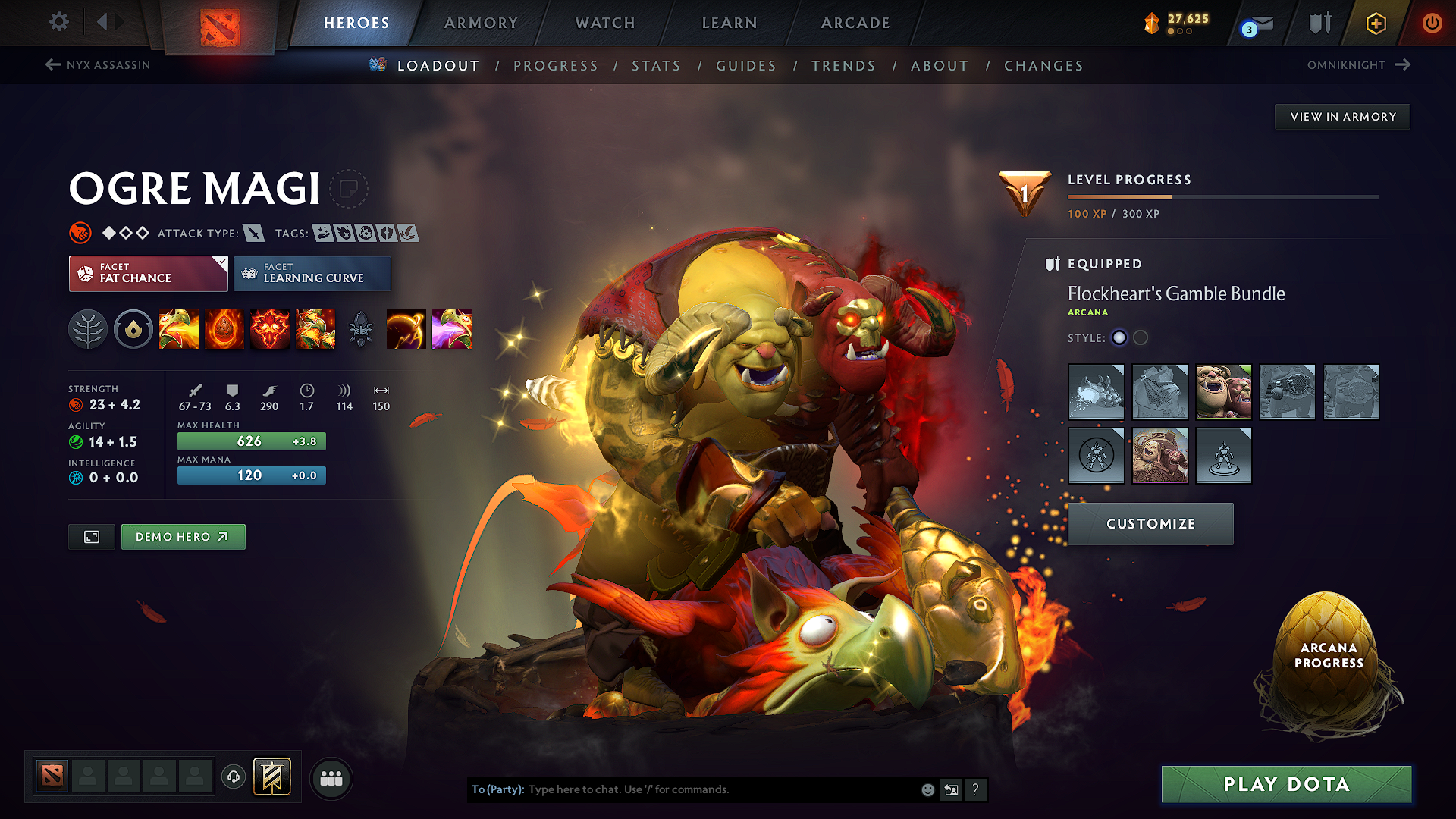Click VIEW IN ARMORY link

[1342, 116]
